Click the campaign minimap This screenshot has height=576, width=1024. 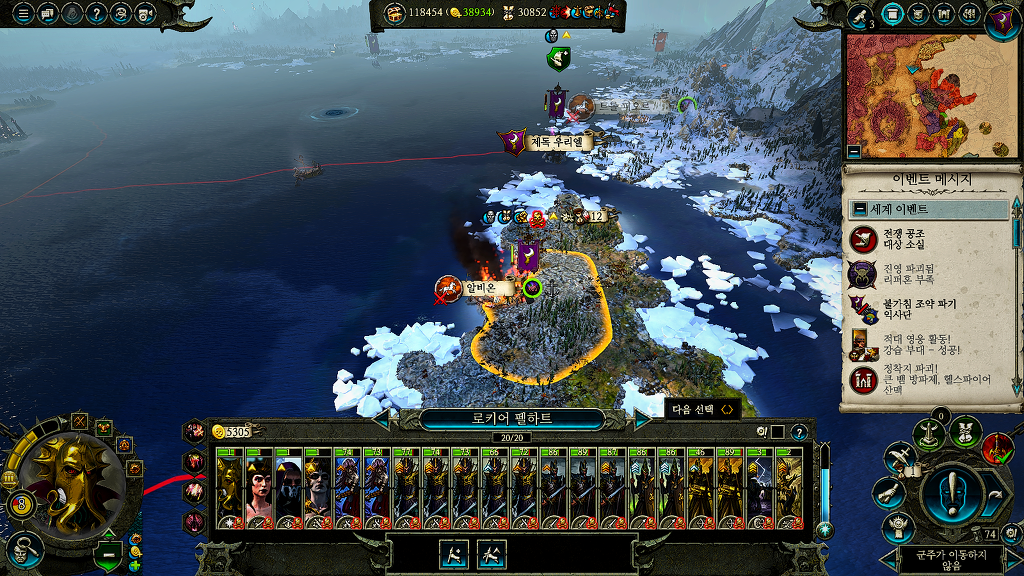coord(926,95)
